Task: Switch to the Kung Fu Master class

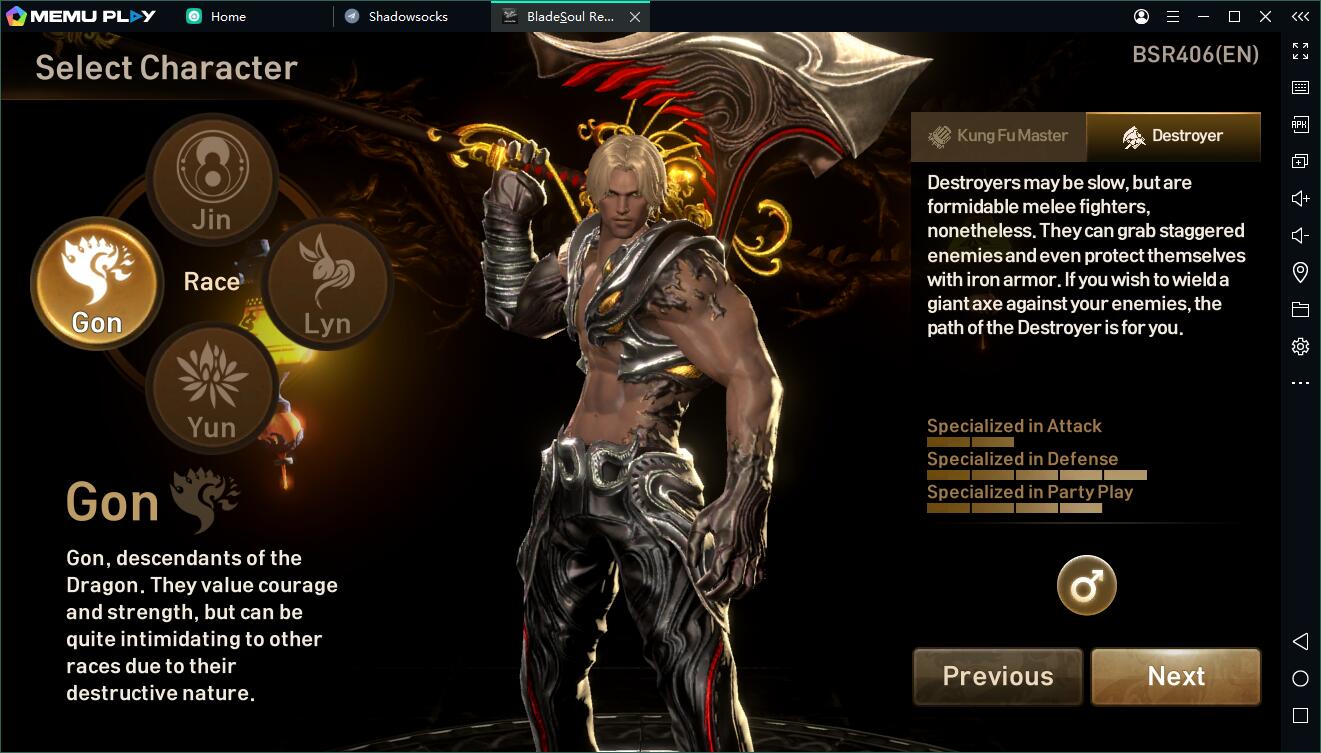Action: (x=998, y=136)
